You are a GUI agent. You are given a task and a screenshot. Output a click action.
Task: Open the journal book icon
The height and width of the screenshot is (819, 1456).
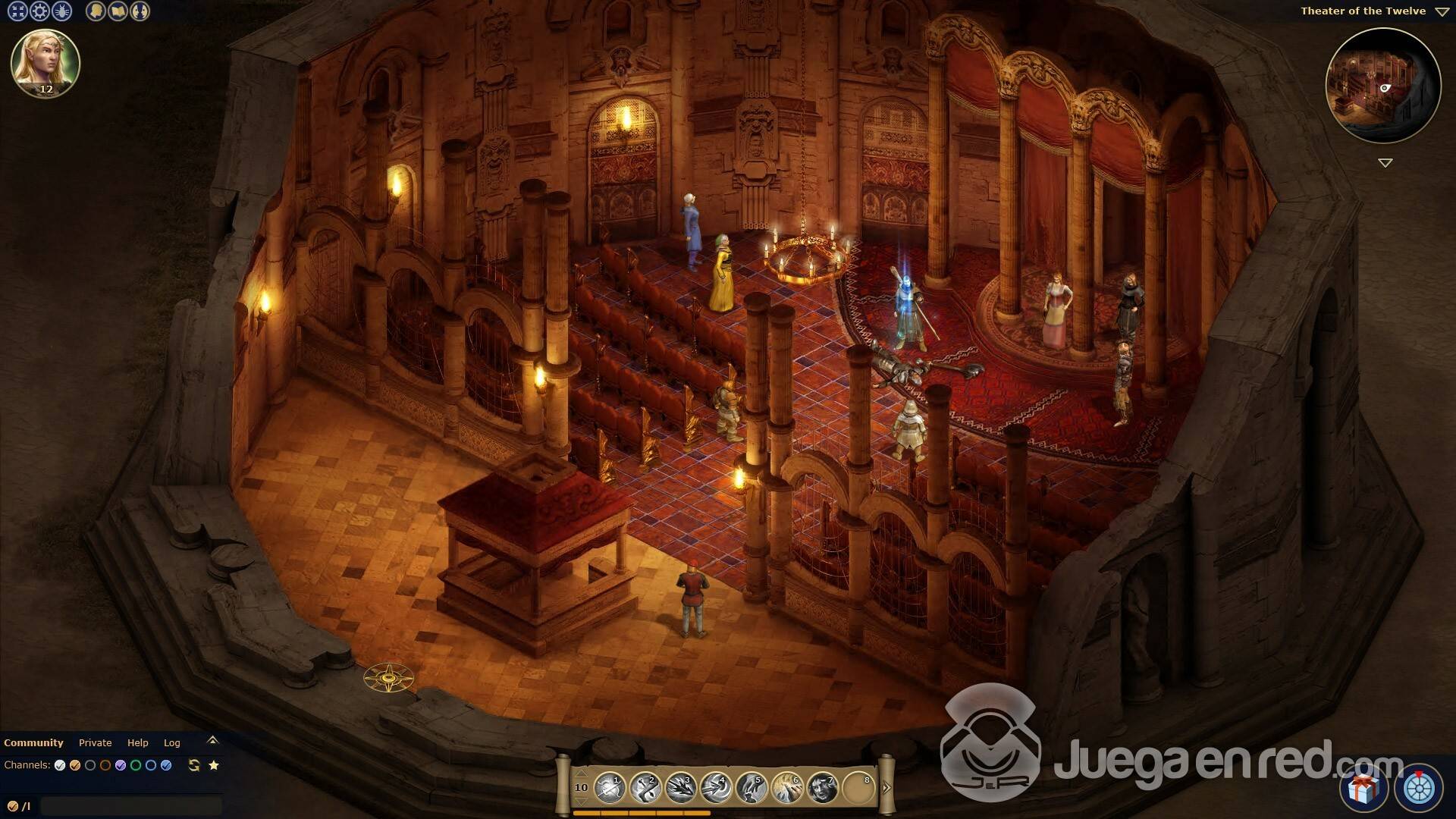(x=118, y=11)
